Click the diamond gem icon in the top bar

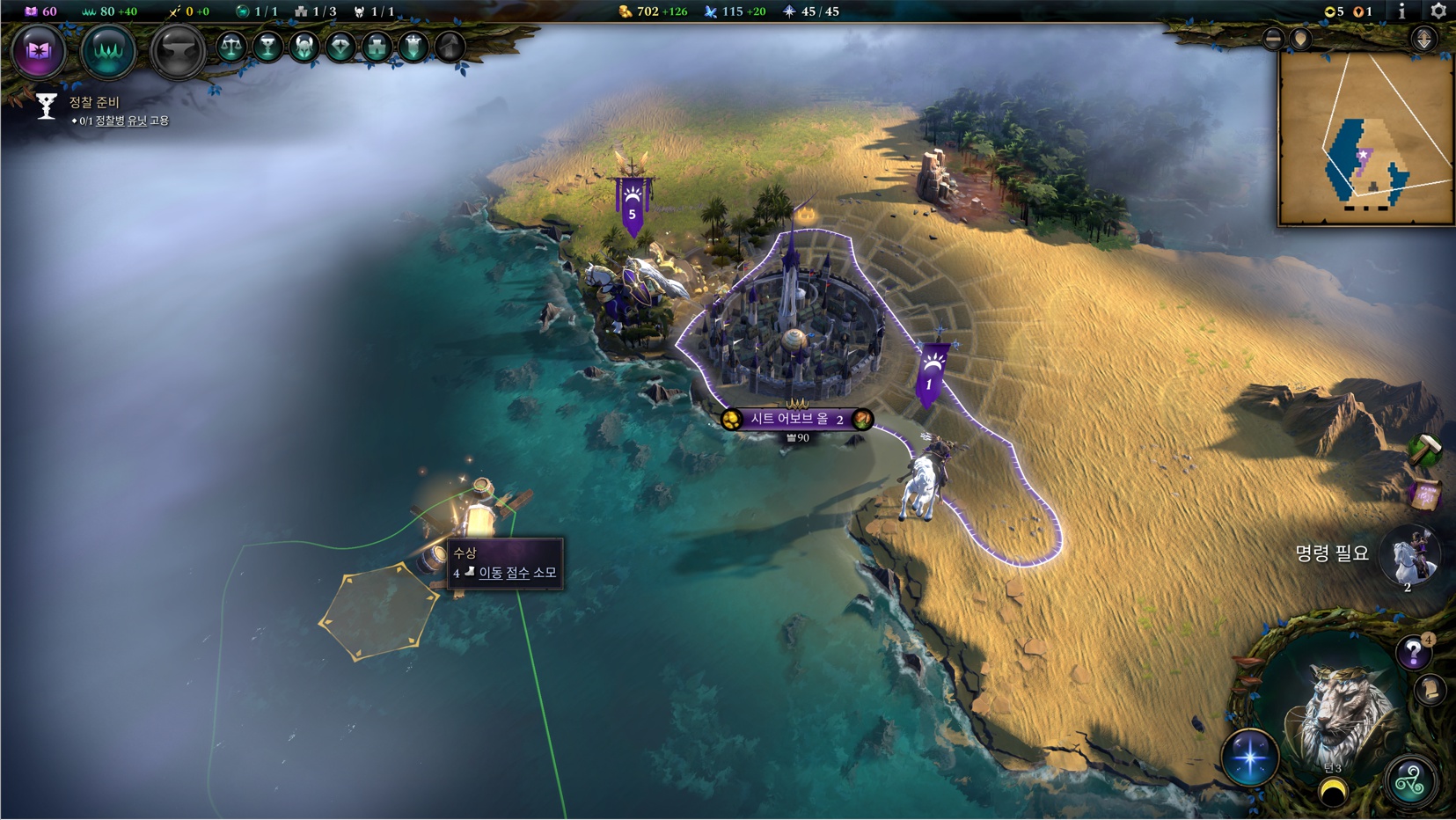tap(340, 47)
